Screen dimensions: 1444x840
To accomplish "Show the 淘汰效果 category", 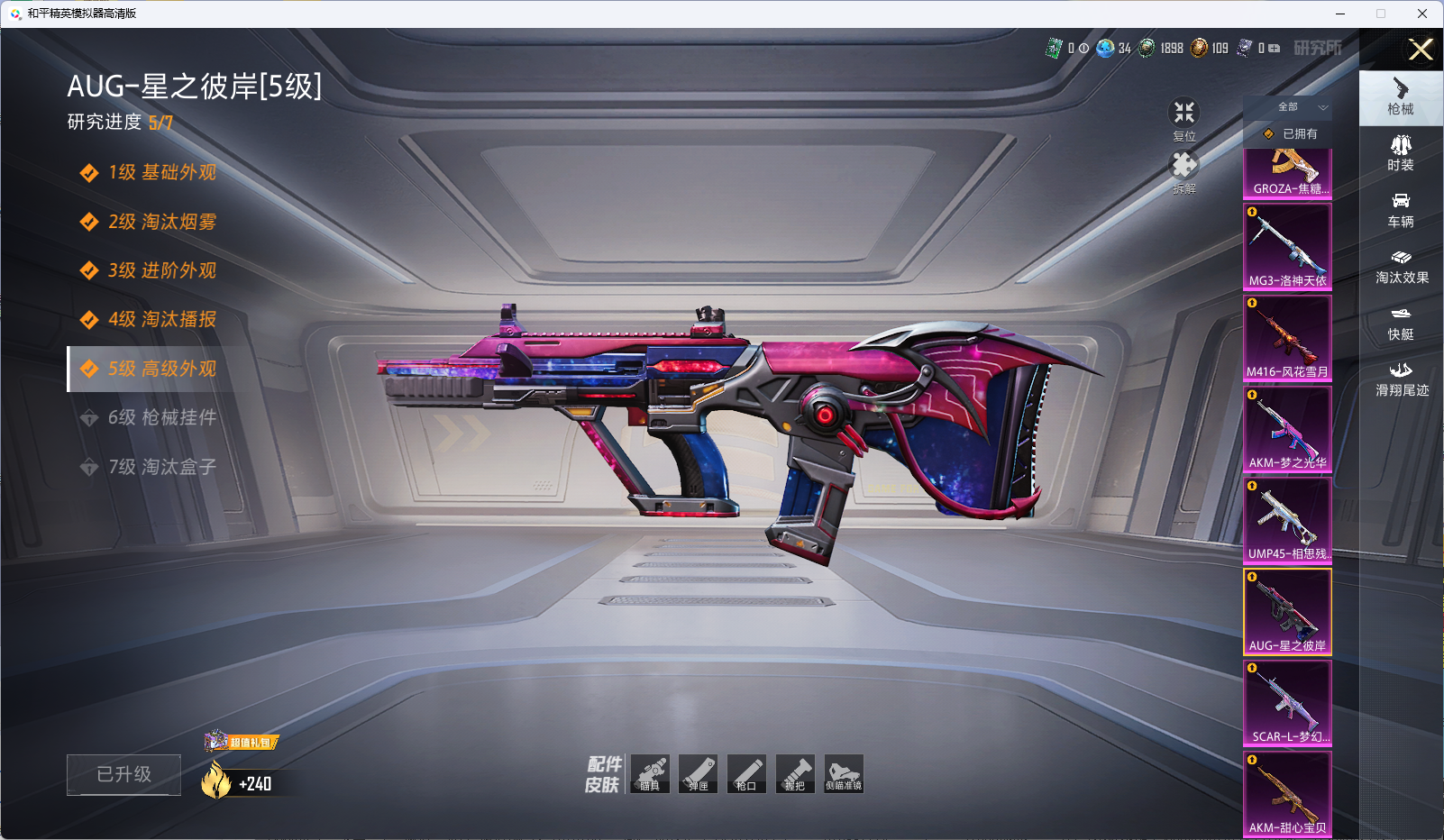I will point(1401,267).
